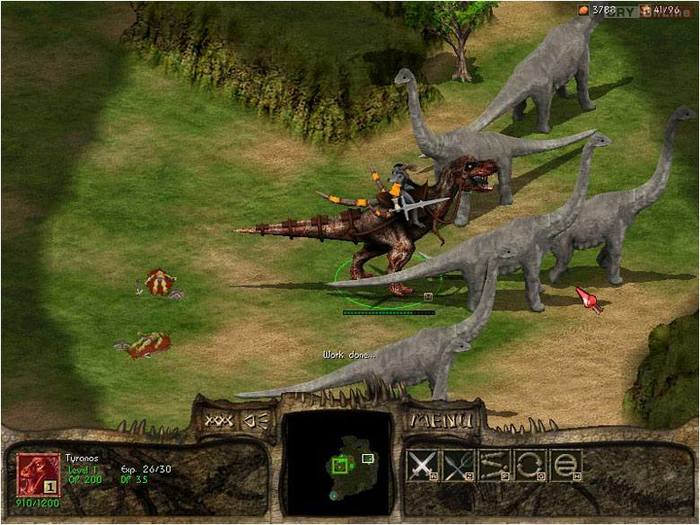Open the MENU button
Screen dimensions: 700x525
pyautogui.click(x=442, y=420)
